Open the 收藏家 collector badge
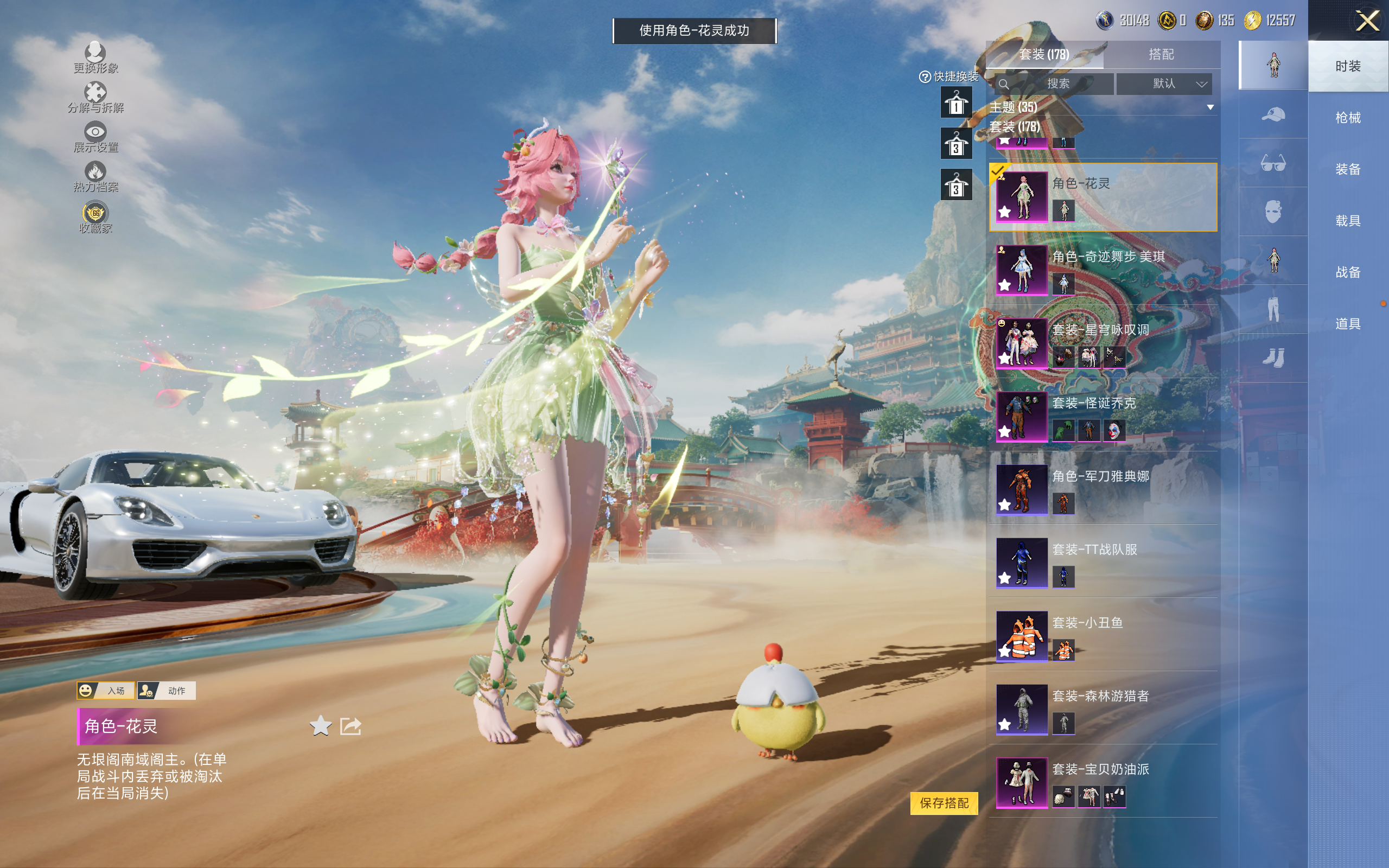This screenshot has height=868, width=1389. pos(95,218)
